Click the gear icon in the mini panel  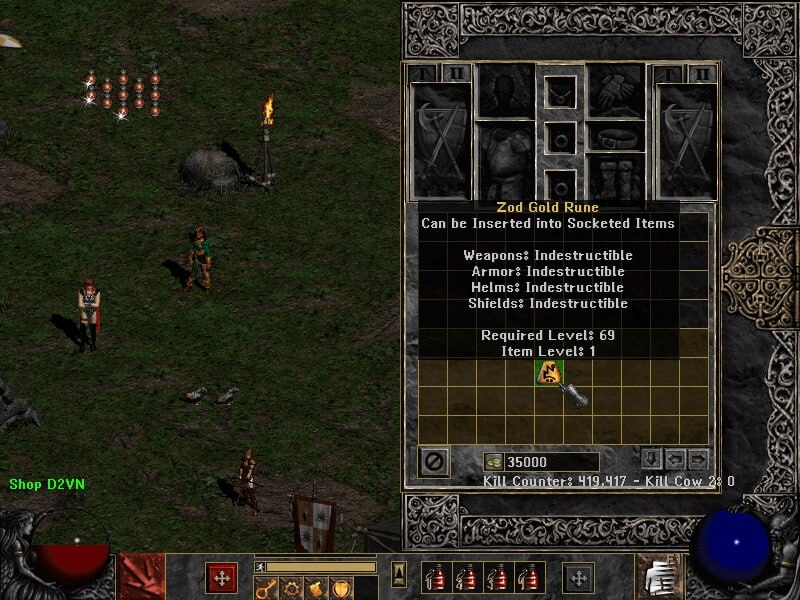(290, 587)
